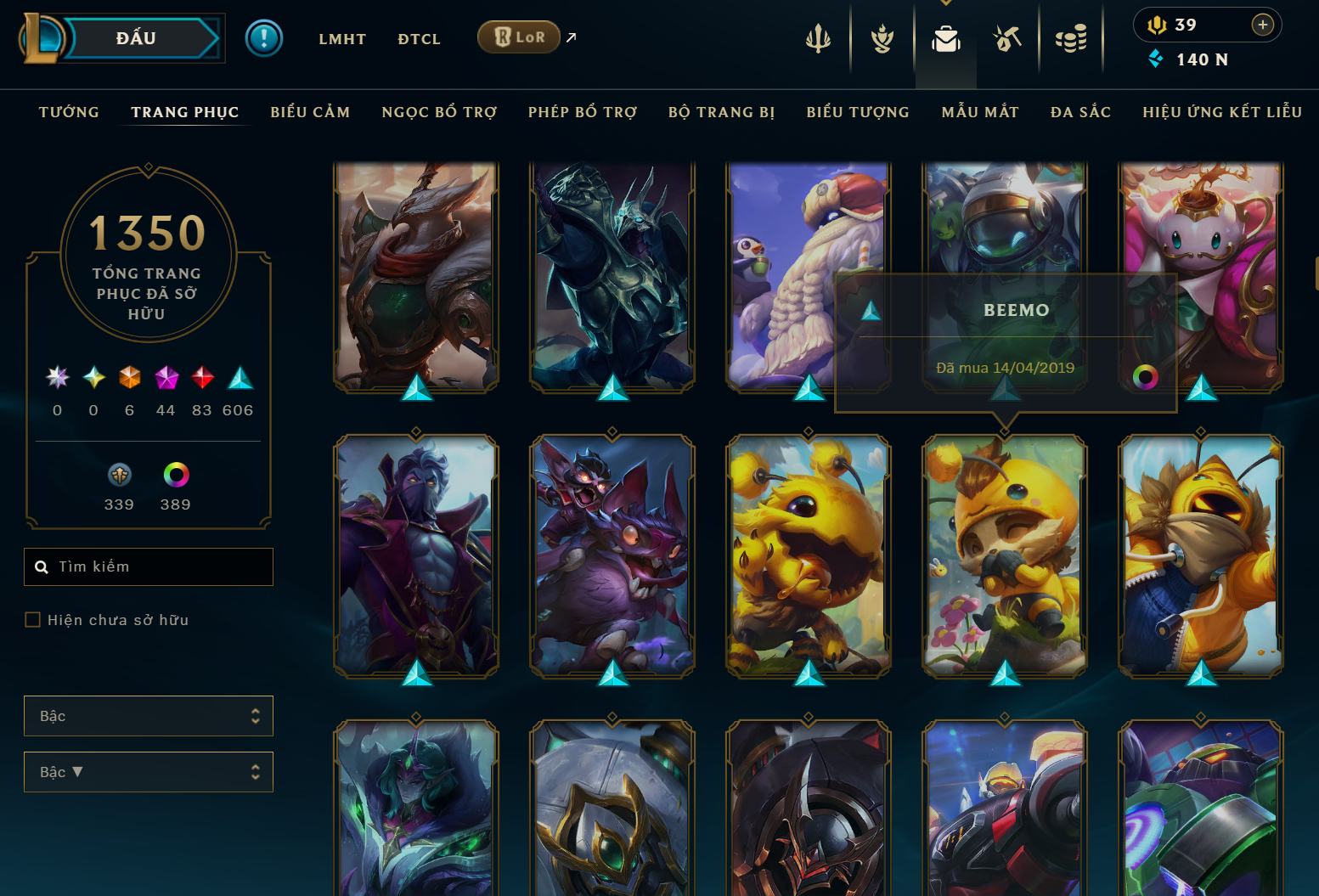The width and height of the screenshot is (1319, 896).
Task: Click the legacy vault icon showing 339
Action: coord(119,474)
